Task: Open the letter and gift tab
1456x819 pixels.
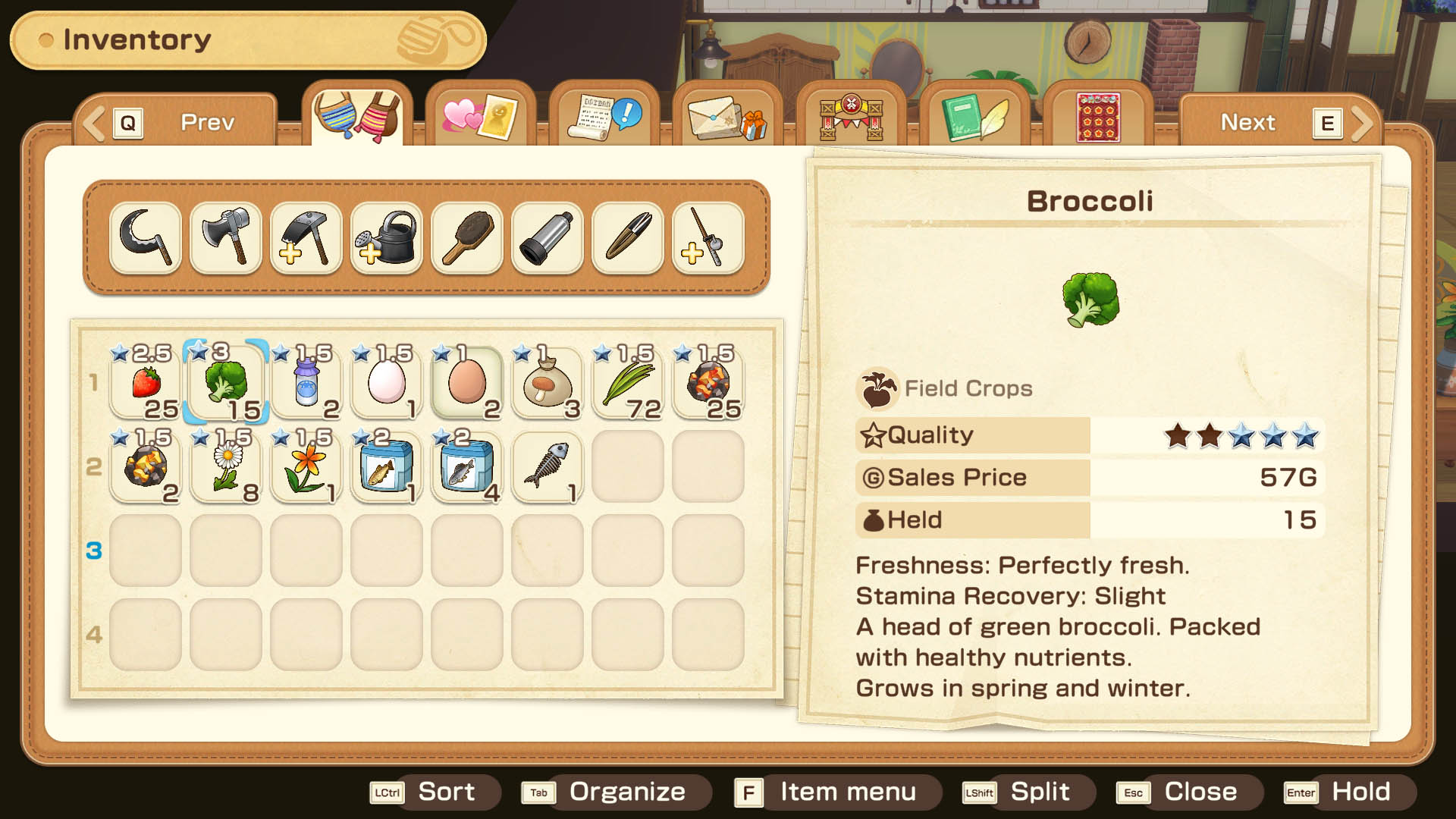Action: coord(727,118)
